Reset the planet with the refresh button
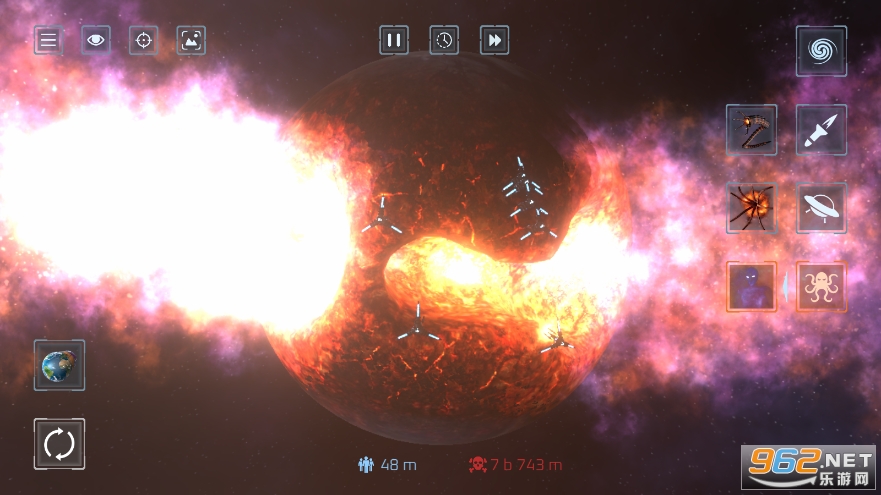The width and height of the screenshot is (881, 495). pyautogui.click(x=59, y=443)
